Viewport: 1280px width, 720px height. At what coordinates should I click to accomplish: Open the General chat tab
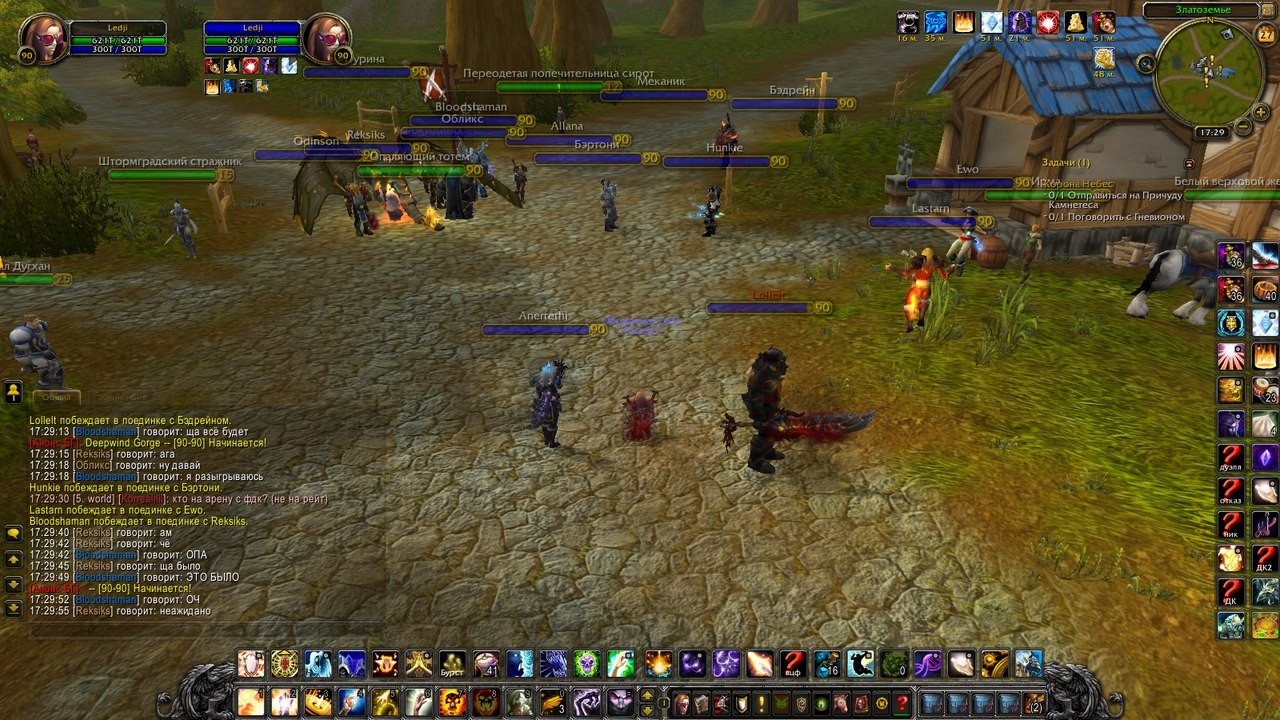pyautogui.click(x=57, y=396)
